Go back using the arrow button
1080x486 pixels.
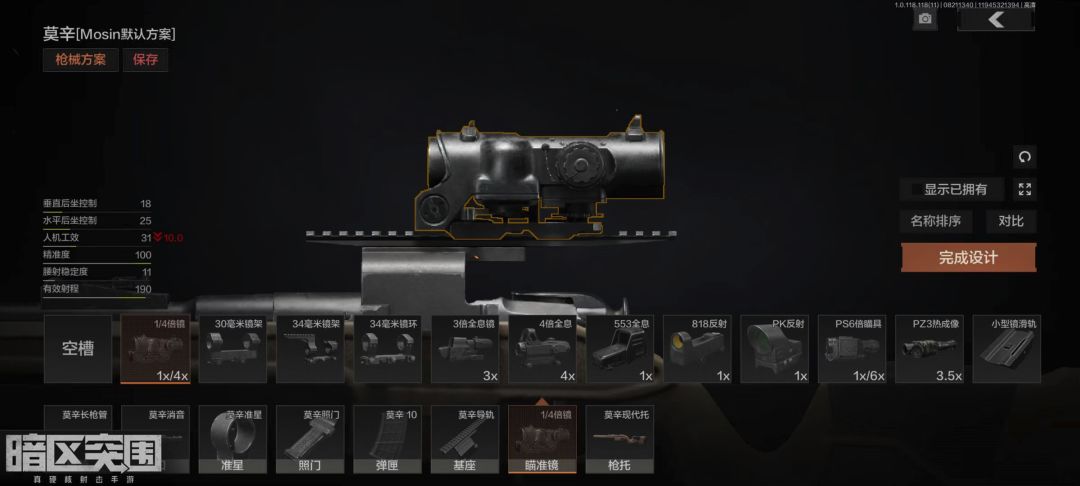[995, 19]
